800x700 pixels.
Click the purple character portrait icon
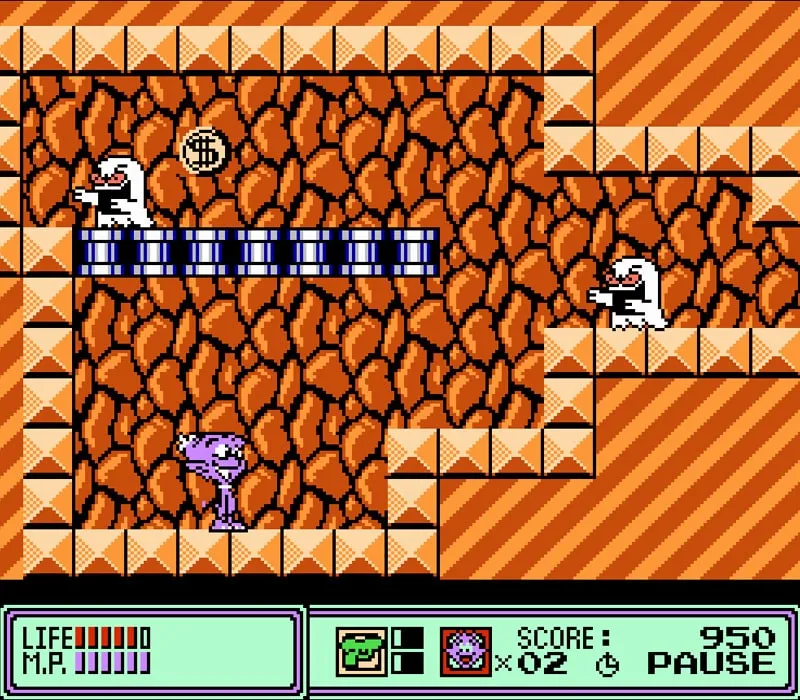click(x=466, y=649)
